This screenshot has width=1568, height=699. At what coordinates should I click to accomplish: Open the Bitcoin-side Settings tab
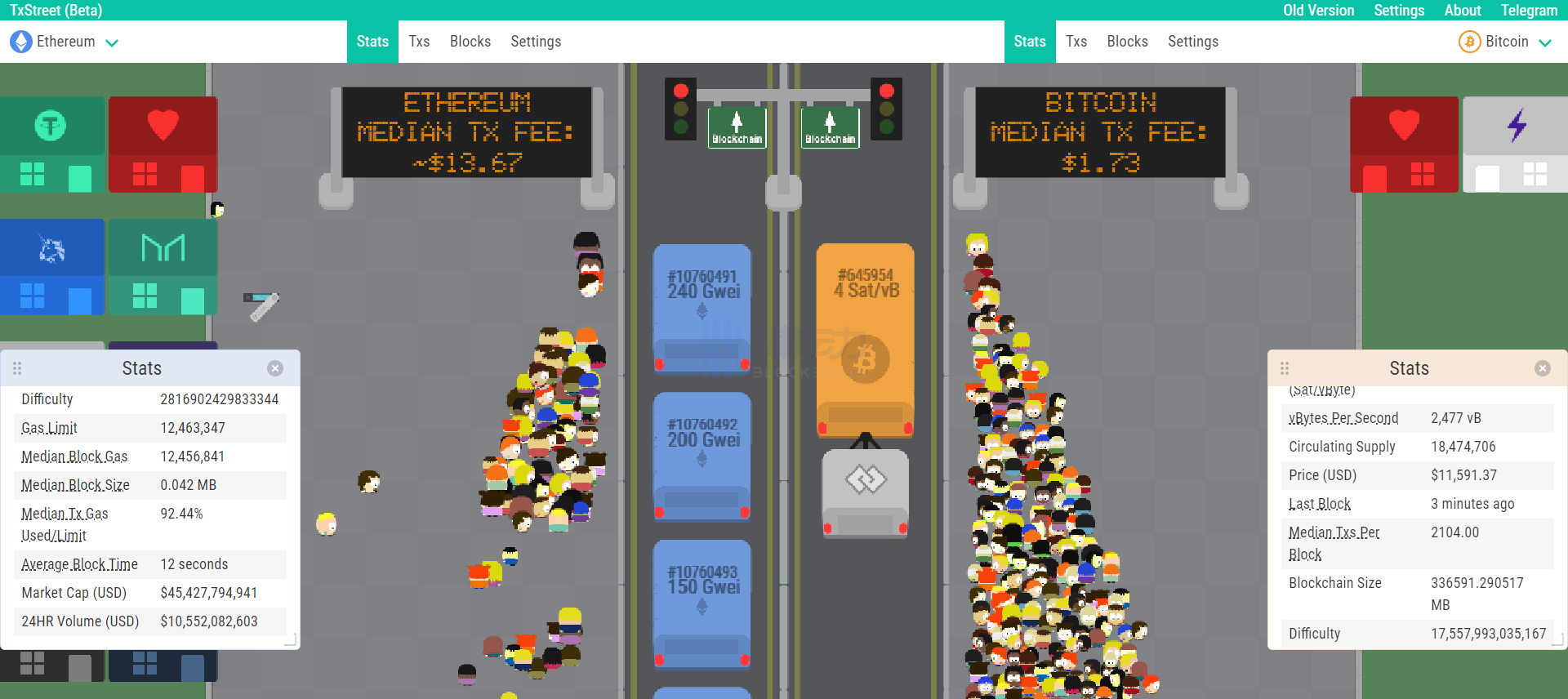pos(1192,42)
